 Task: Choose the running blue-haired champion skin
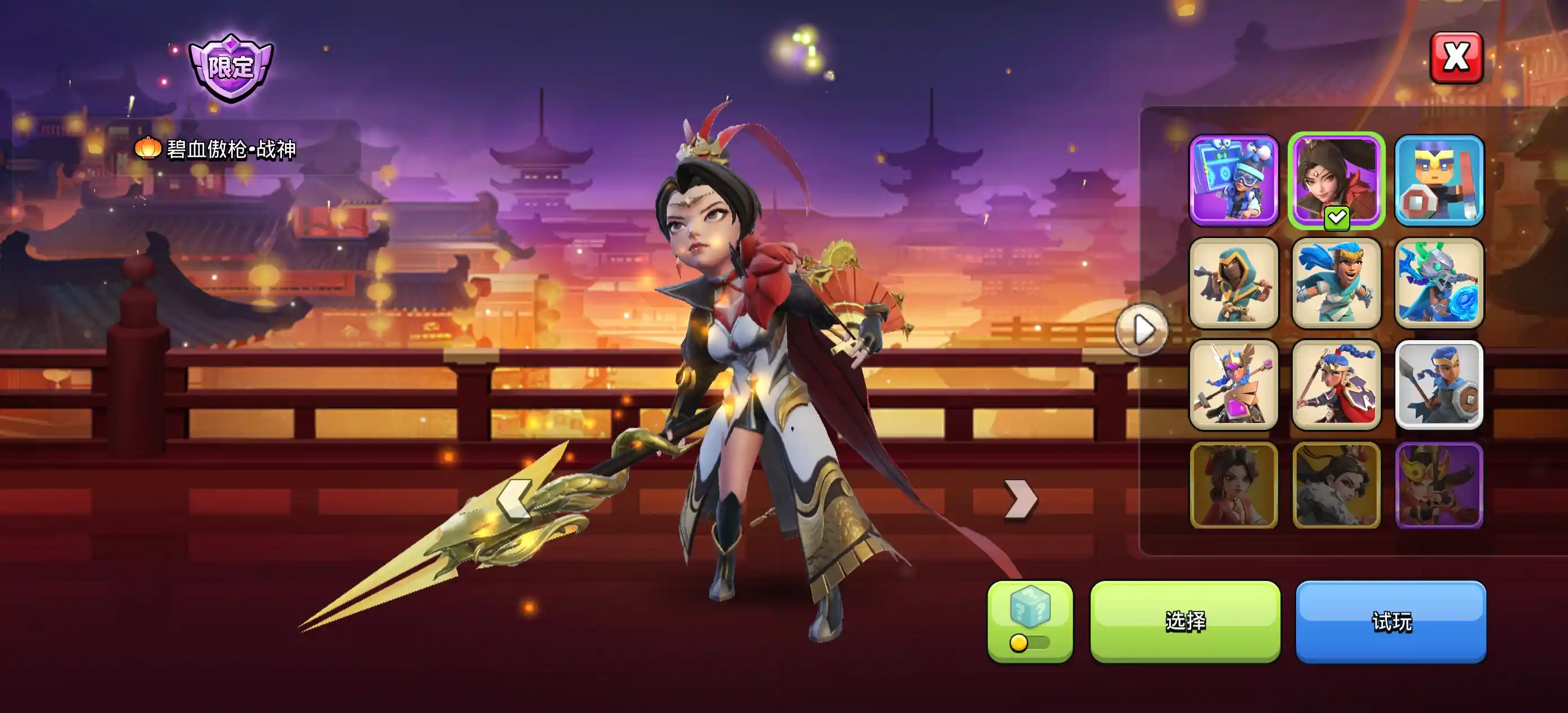[1336, 283]
